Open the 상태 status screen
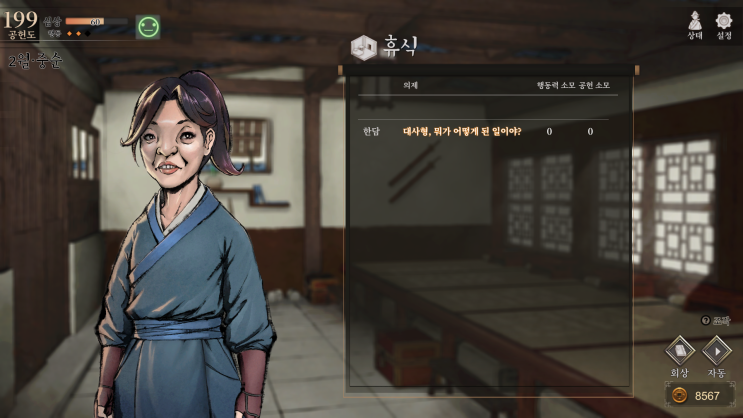 695,22
